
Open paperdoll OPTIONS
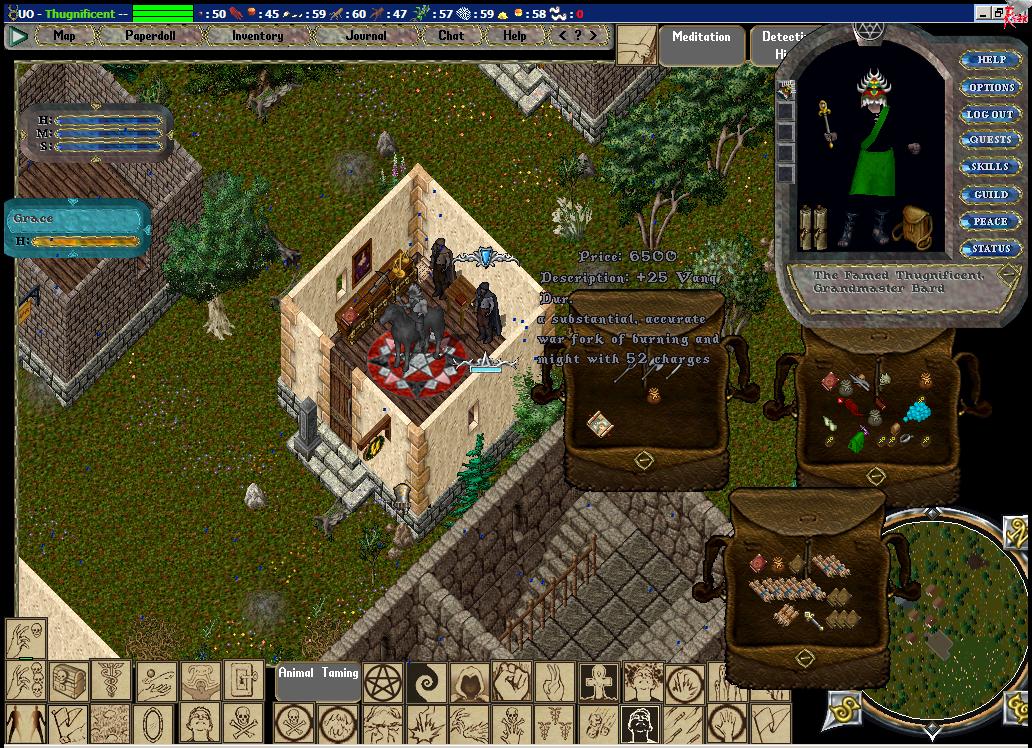click(x=990, y=88)
